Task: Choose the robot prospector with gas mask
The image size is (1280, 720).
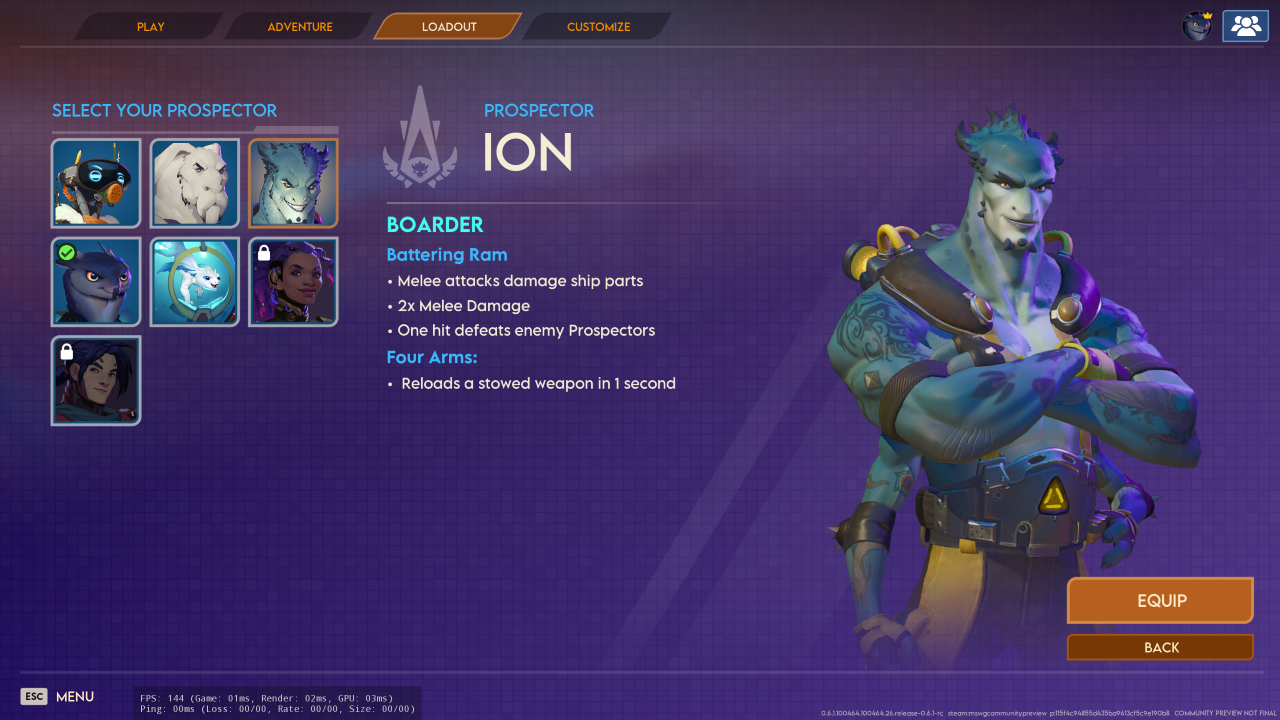Action: pos(96,184)
